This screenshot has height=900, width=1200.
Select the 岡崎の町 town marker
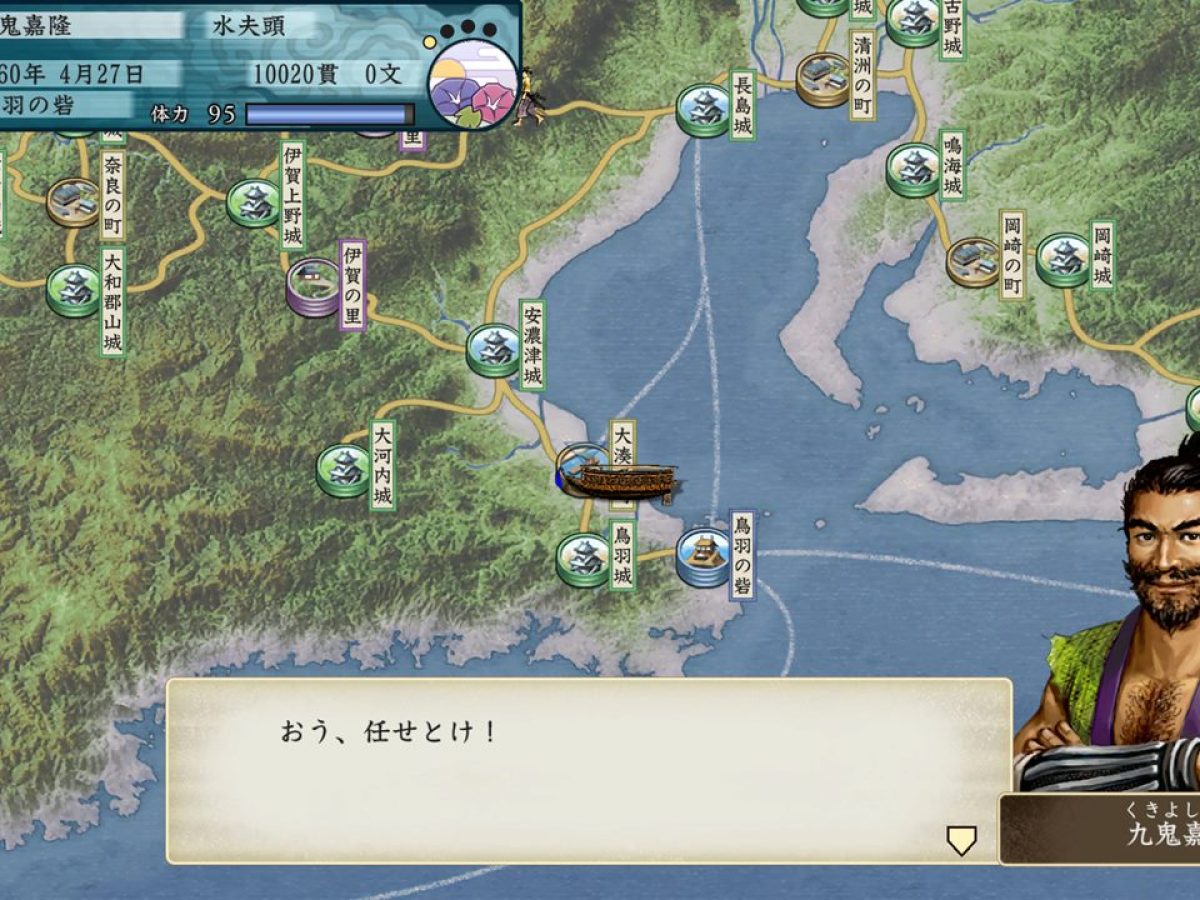click(x=972, y=261)
